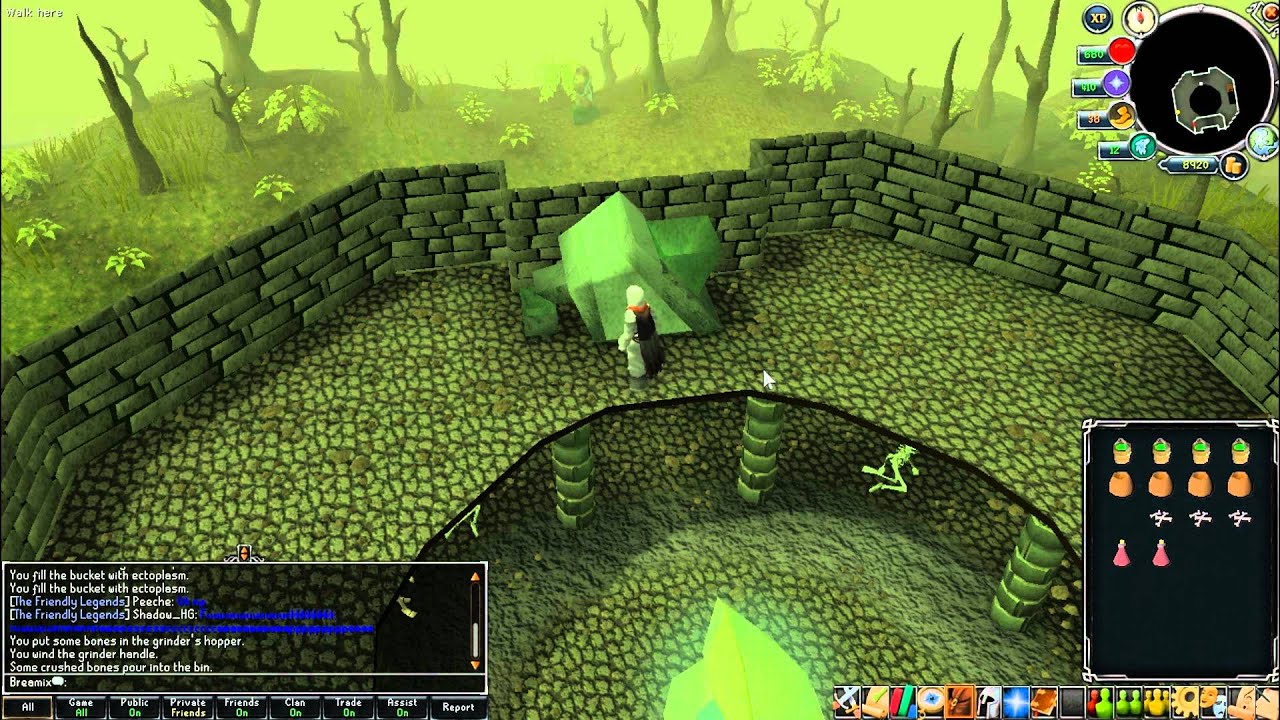Toggle the Game chat filter
Image resolution: width=1280 pixels, height=720 pixels.
coord(81,707)
